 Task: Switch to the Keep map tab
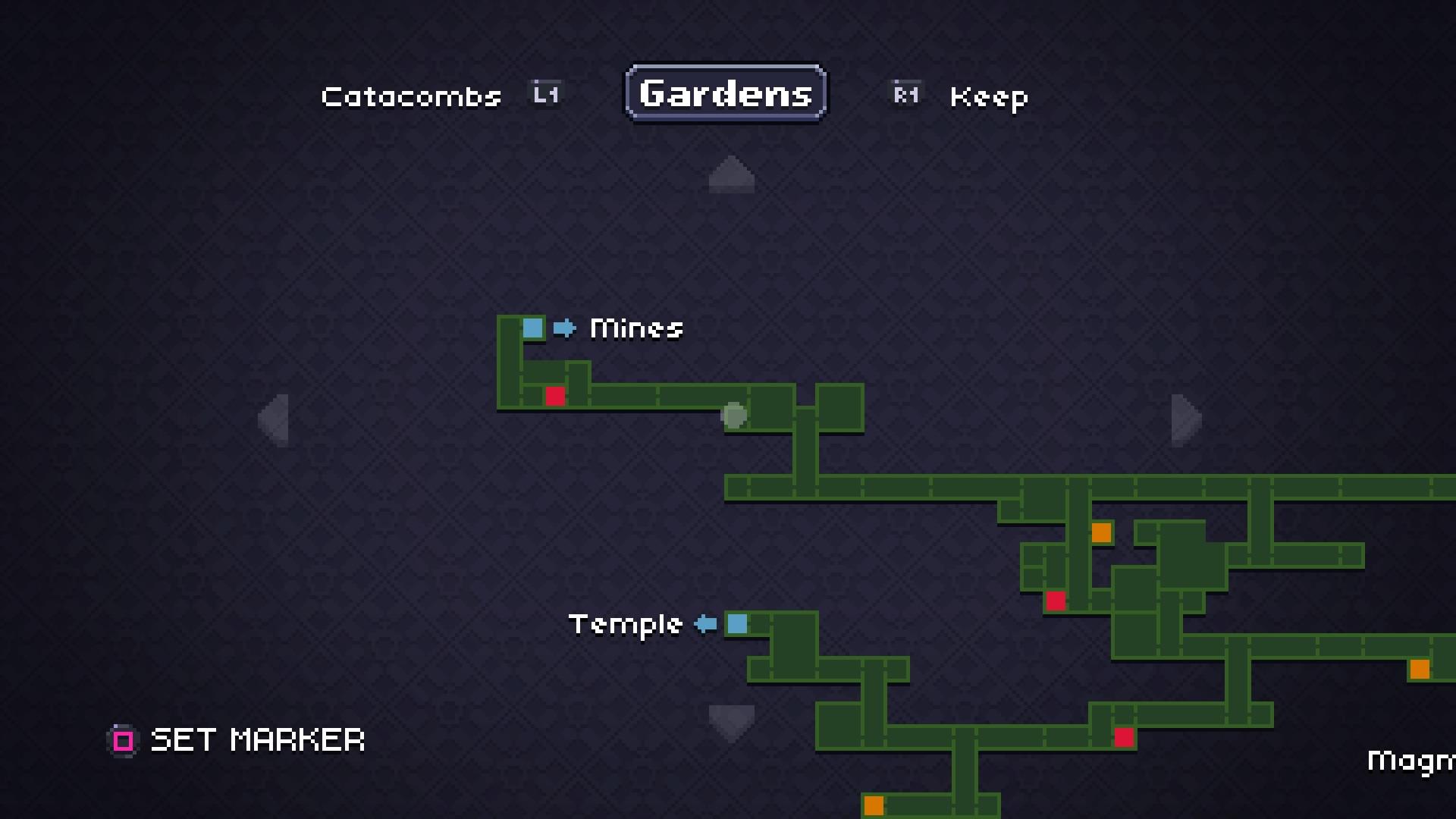[988, 97]
